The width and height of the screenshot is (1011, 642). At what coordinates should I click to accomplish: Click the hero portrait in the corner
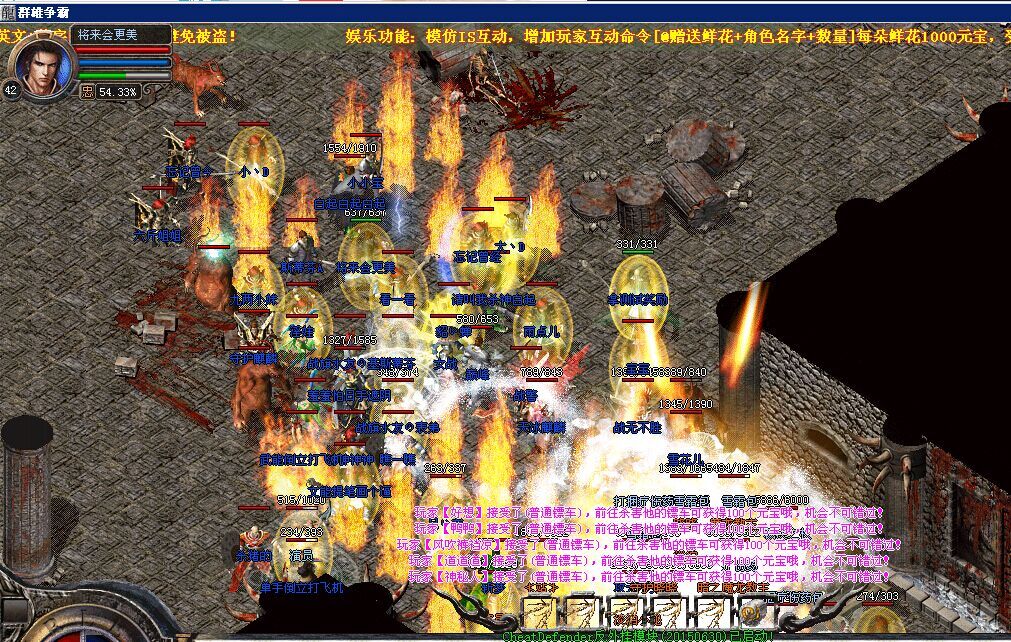(42, 65)
